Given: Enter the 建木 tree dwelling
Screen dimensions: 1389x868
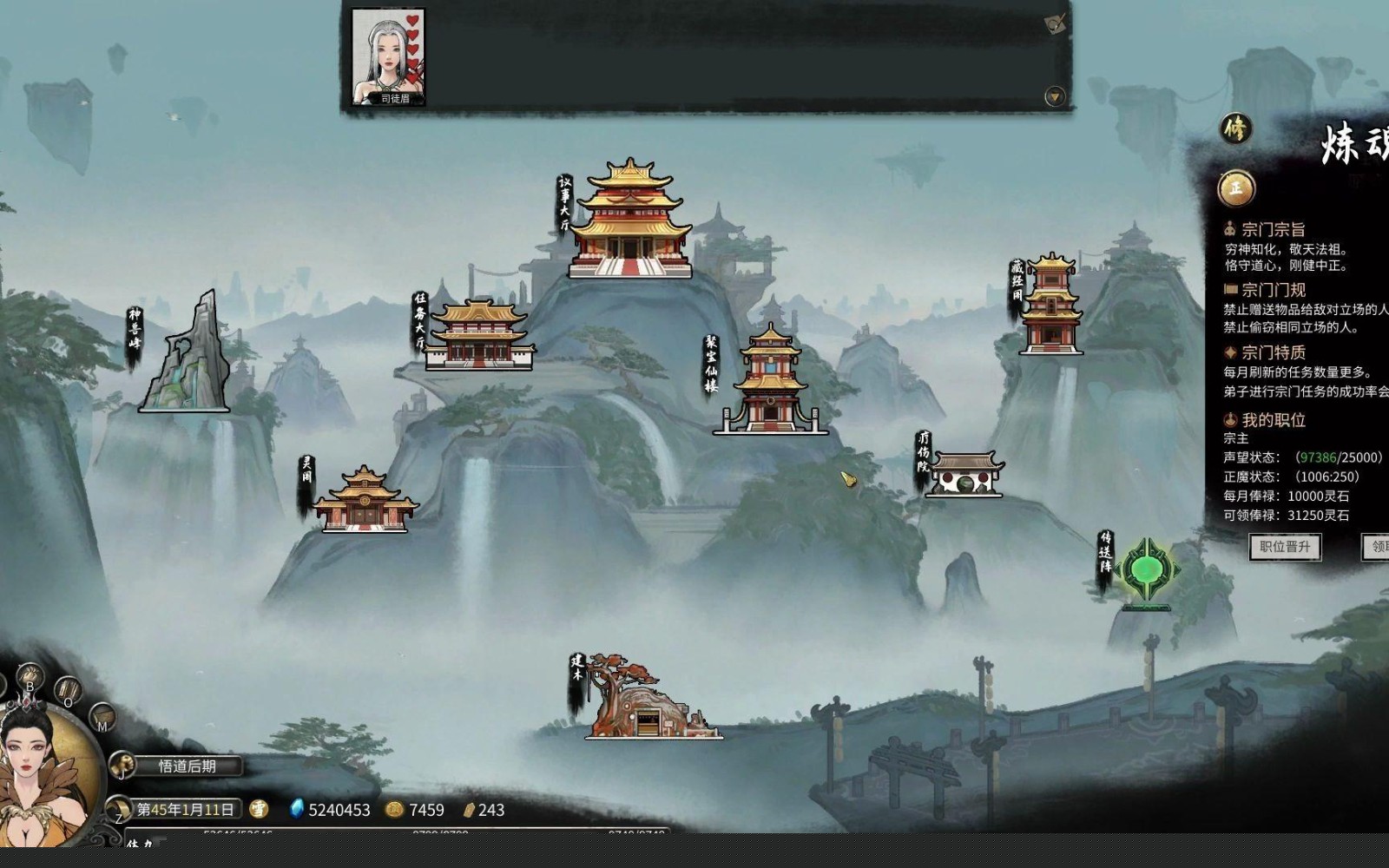Looking at the screenshot, I should (x=647, y=703).
